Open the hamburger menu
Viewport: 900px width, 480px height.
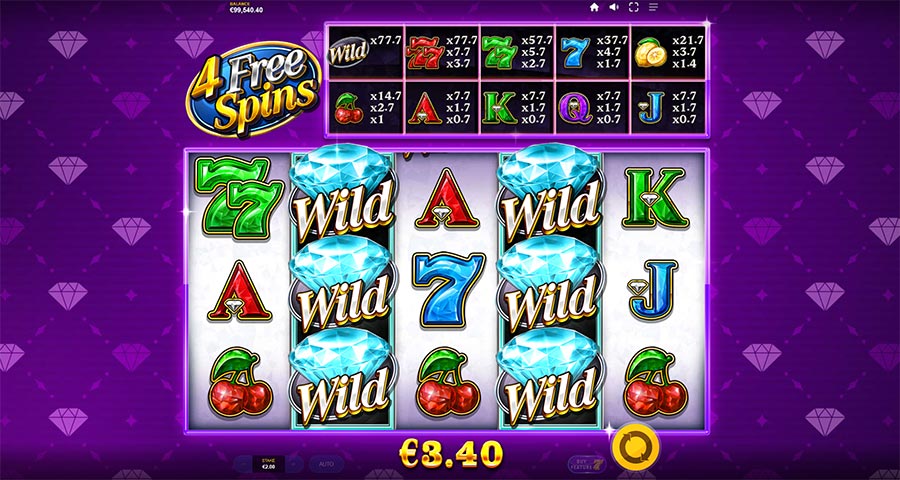tap(653, 7)
